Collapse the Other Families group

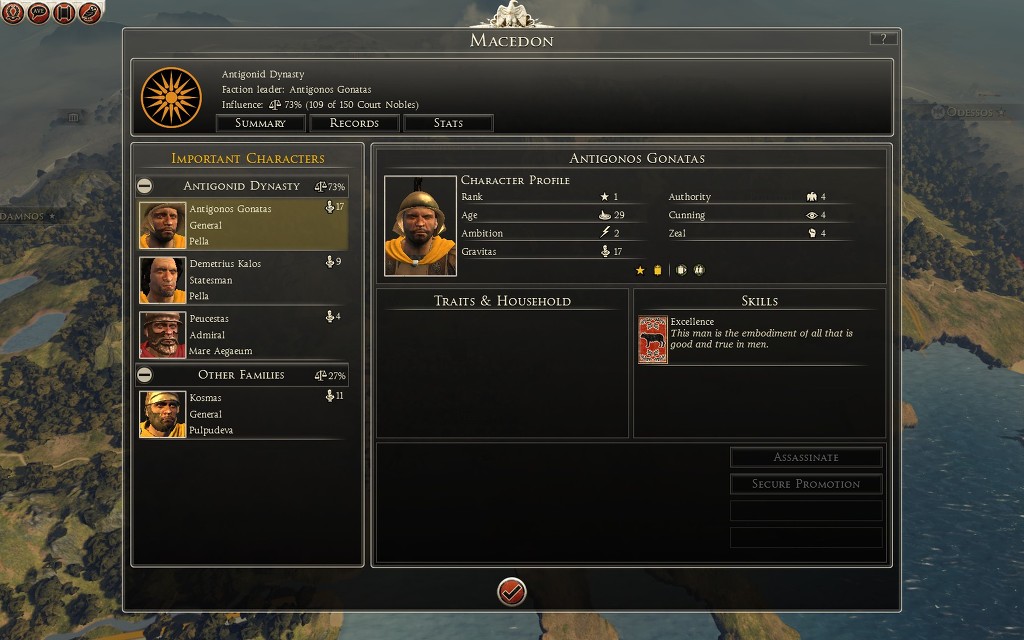[145, 375]
